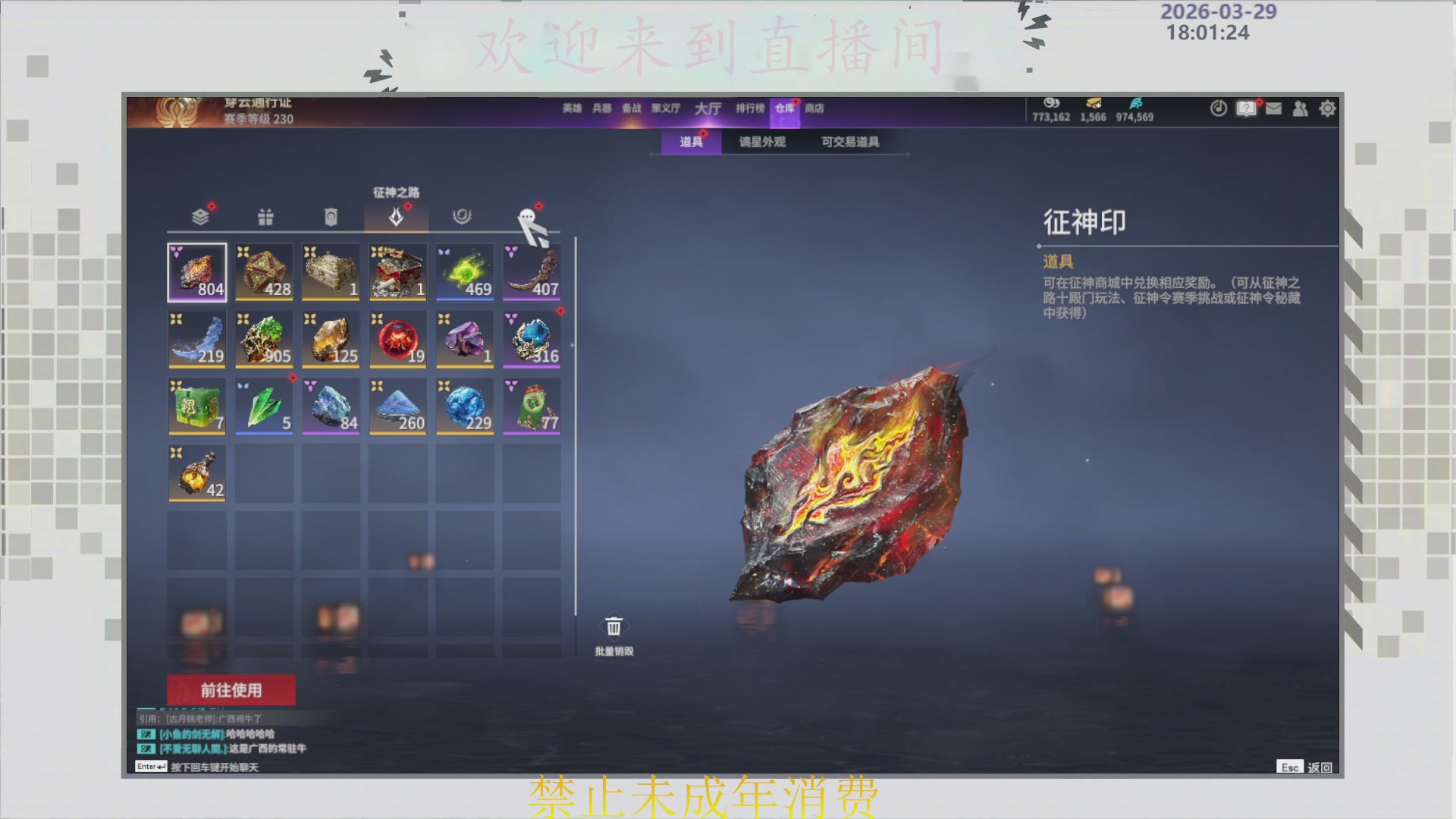Image resolution: width=1456 pixels, height=819 pixels.
Task: Open the mail envelope icon
Action: [x=1272, y=108]
